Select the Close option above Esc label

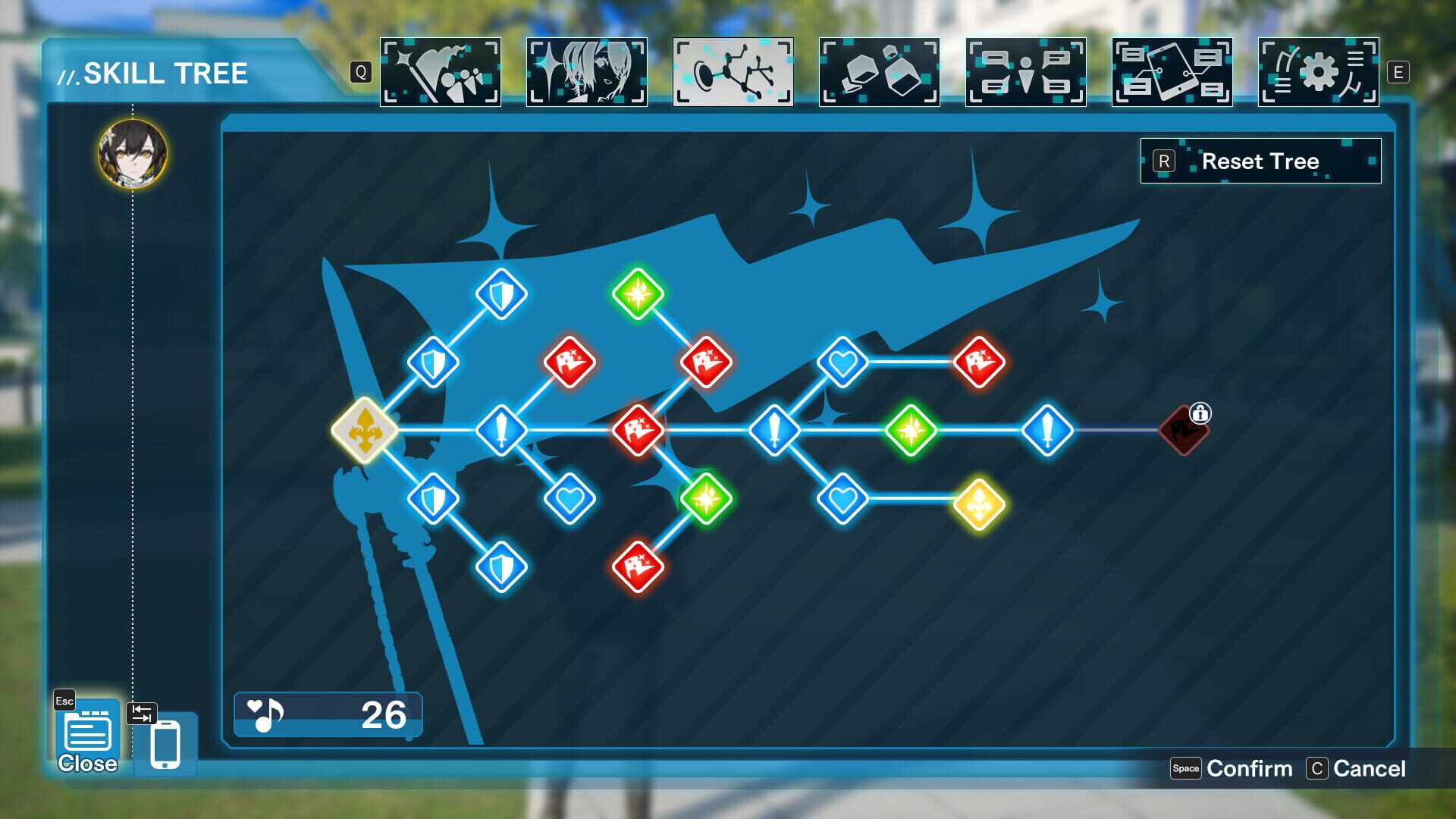(x=86, y=733)
